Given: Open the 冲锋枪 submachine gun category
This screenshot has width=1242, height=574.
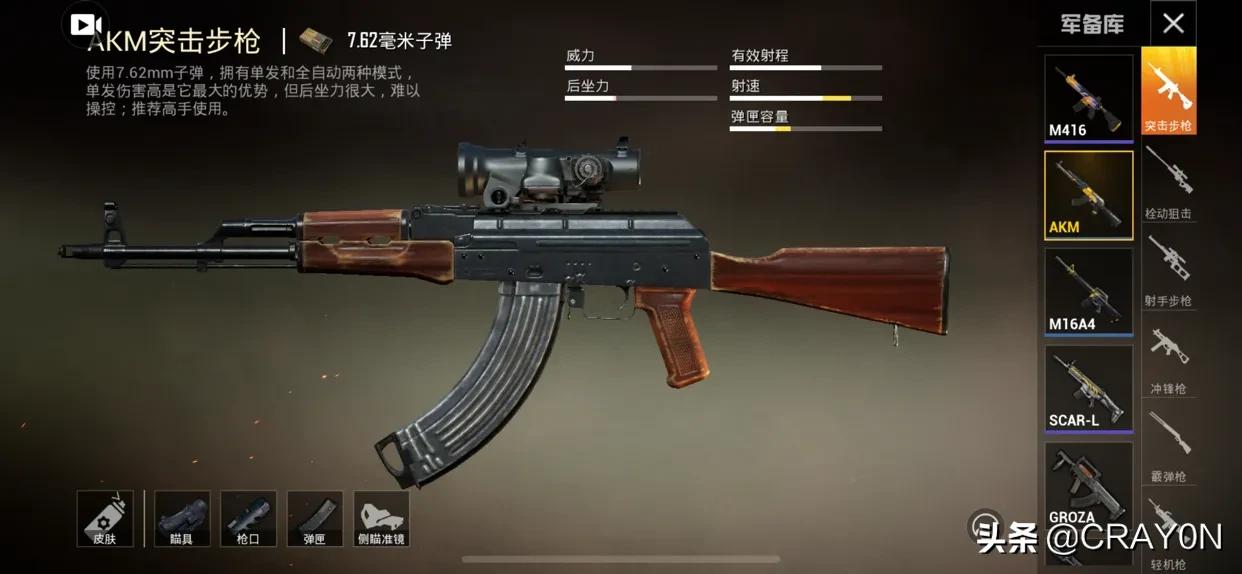Looking at the screenshot, I should tap(1168, 358).
